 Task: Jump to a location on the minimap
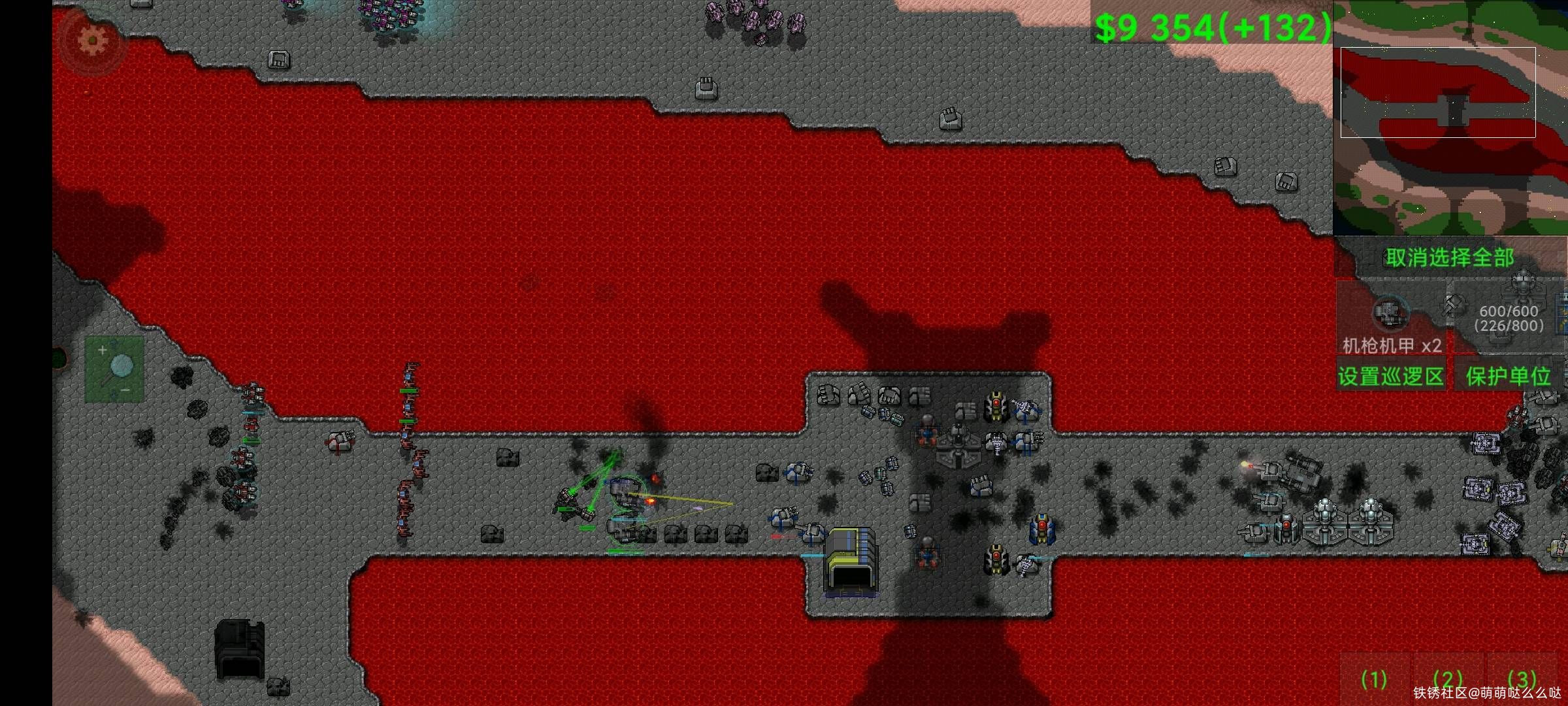(x=1450, y=118)
